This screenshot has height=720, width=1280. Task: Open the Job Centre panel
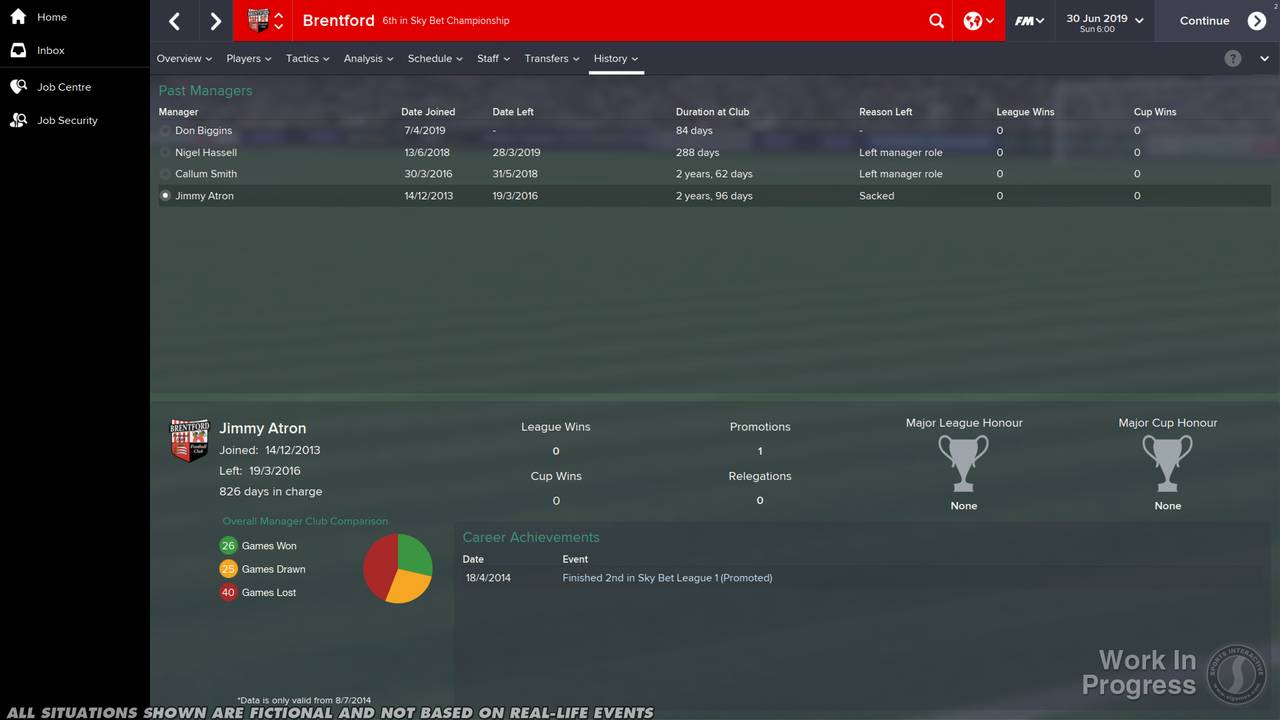coord(62,86)
